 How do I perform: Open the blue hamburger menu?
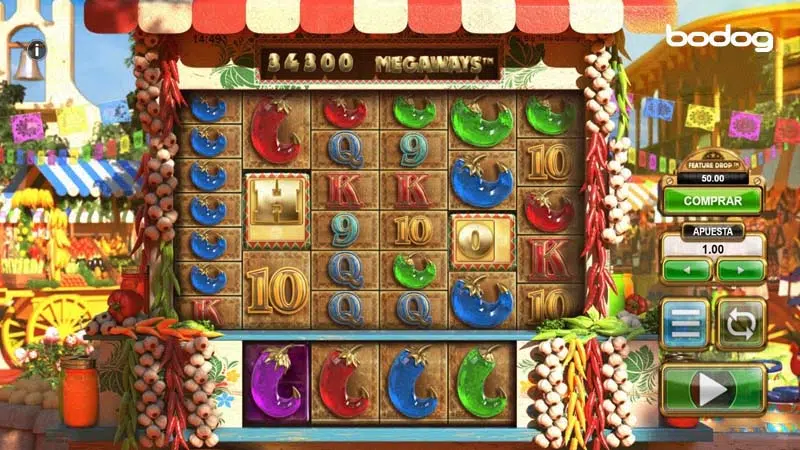click(x=685, y=324)
